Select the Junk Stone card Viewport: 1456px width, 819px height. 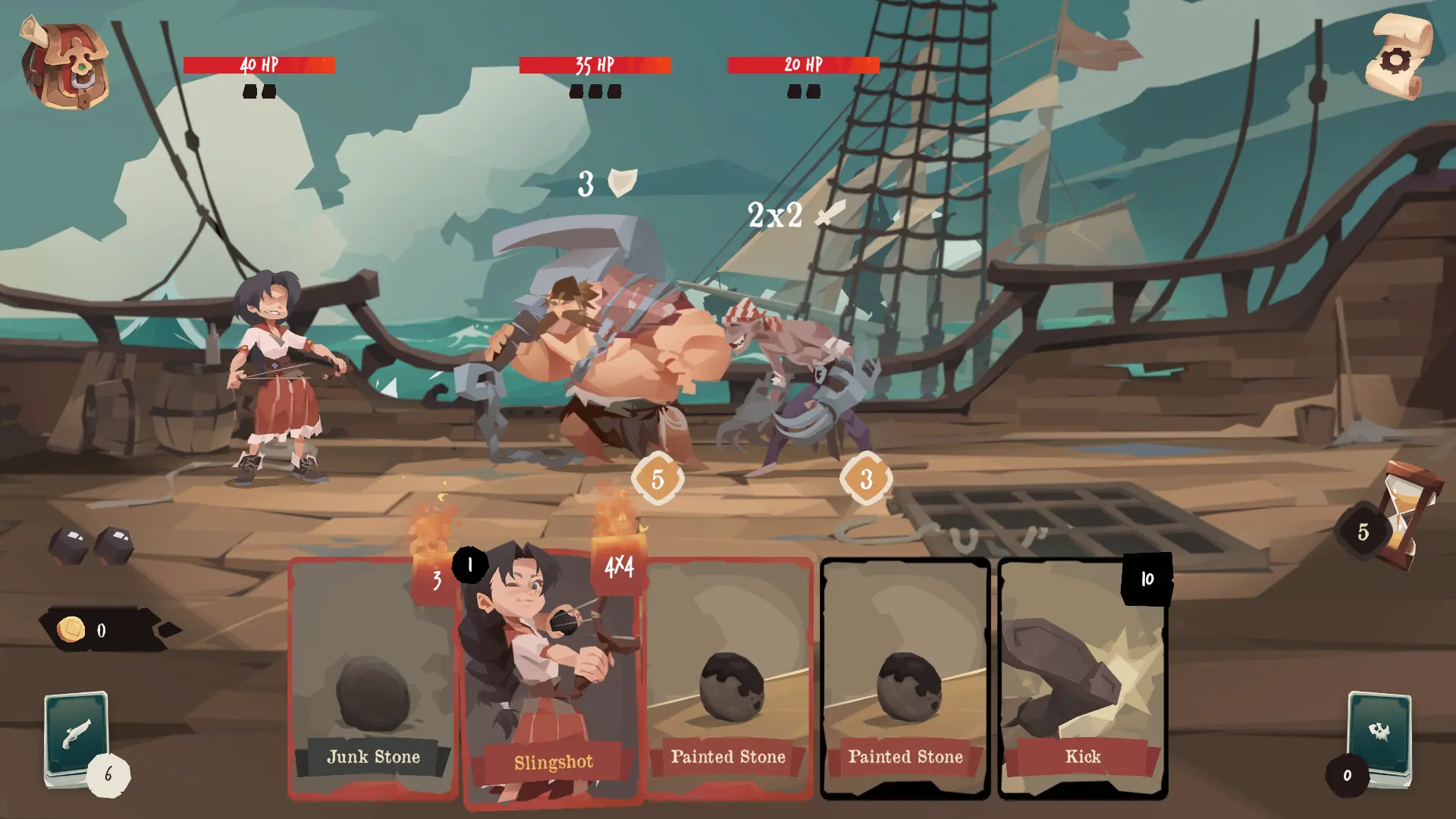[372, 679]
